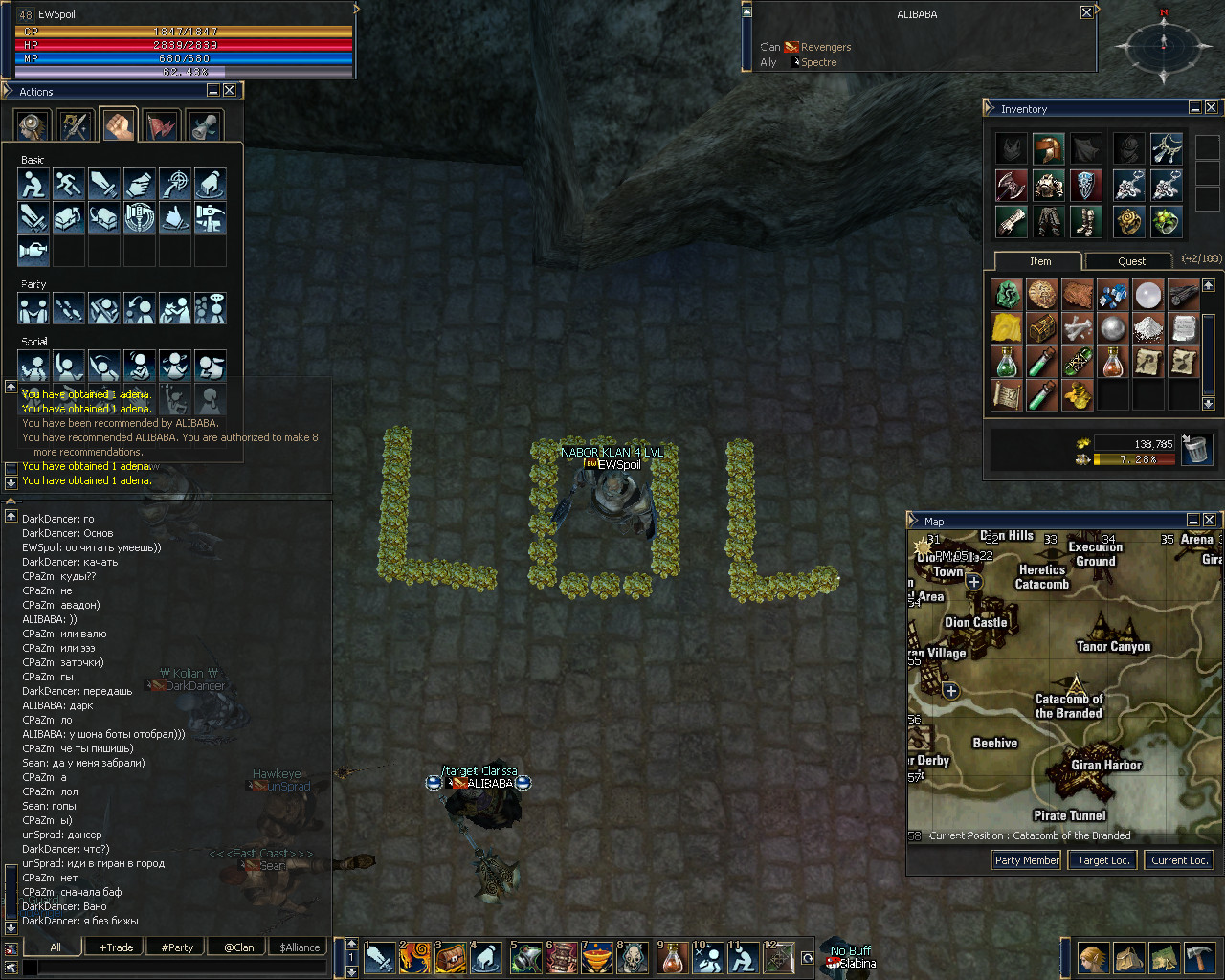Click the Party Member map button

click(1027, 860)
